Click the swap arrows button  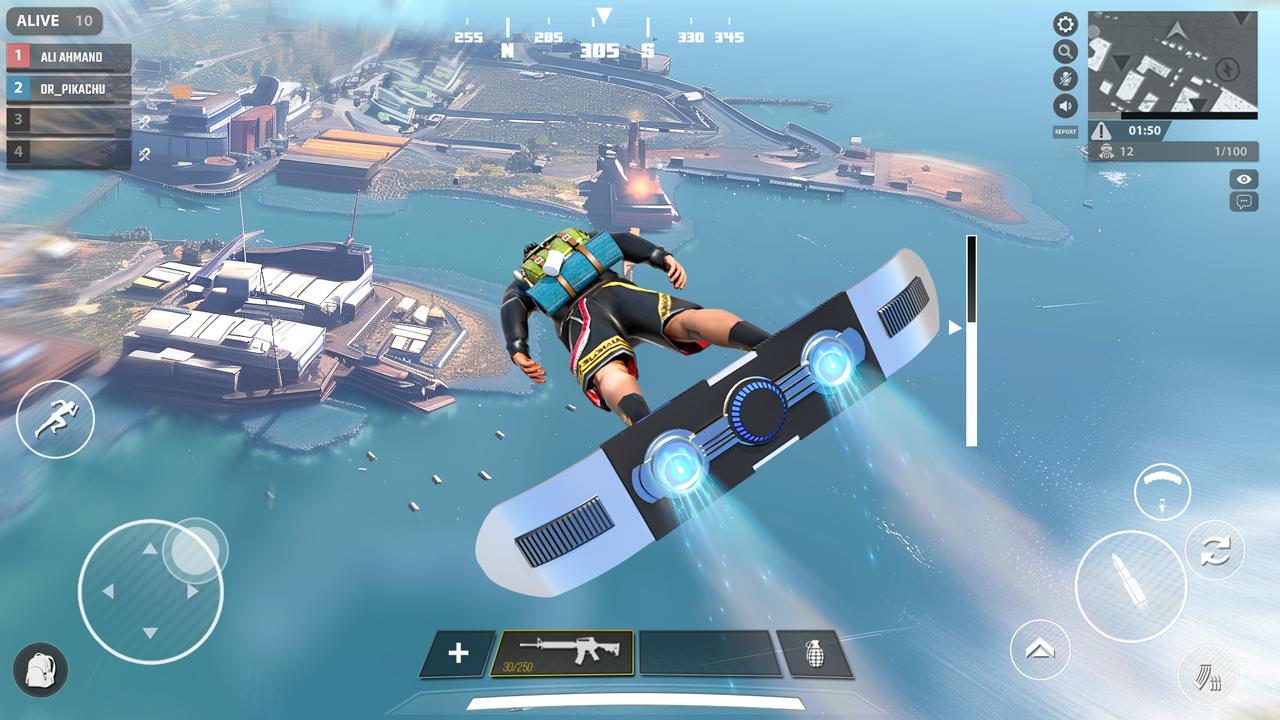pyautogui.click(x=1215, y=550)
